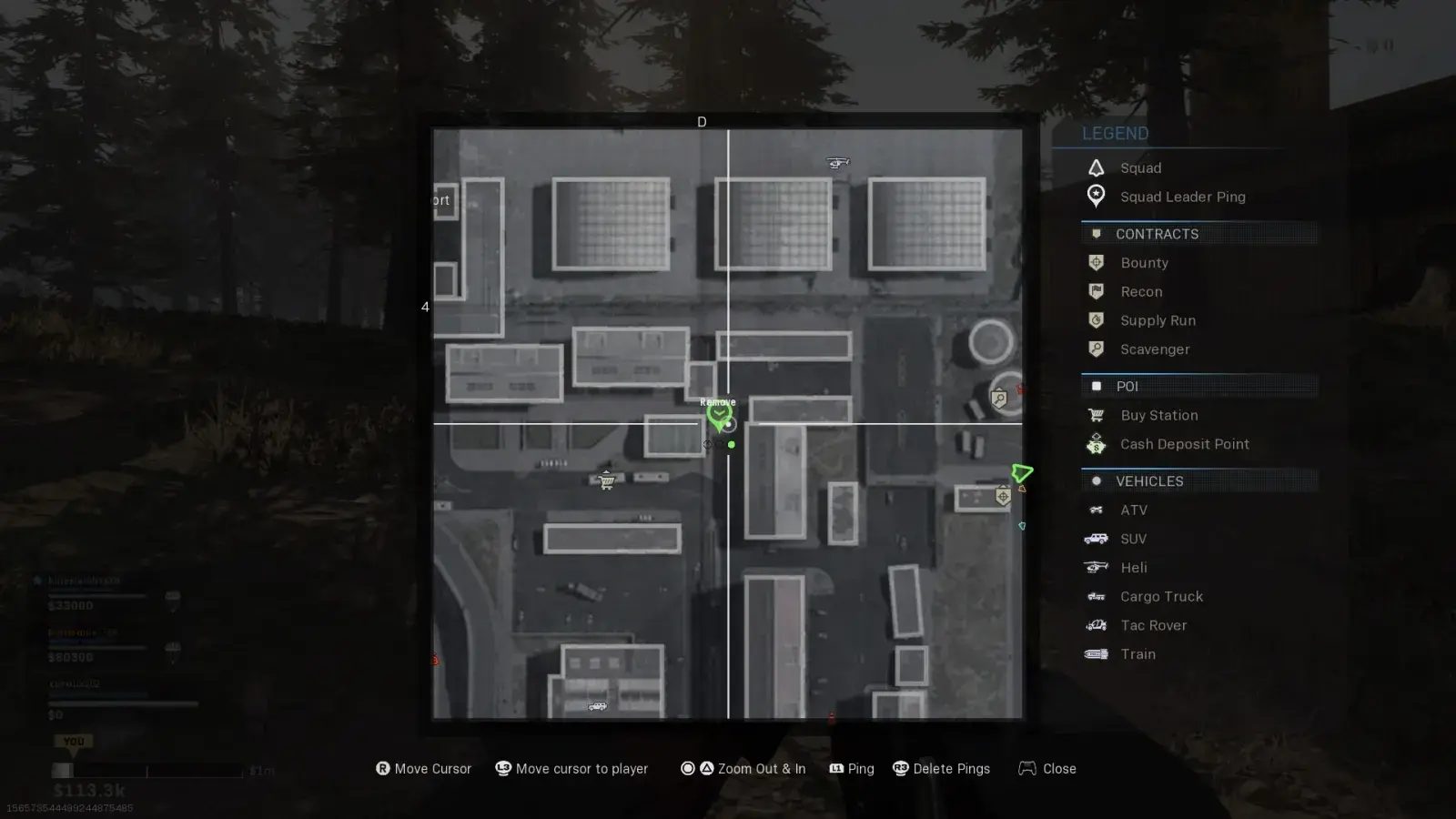Screen dimensions: 1456x819
Task: Click the scavenger contract marker on the map
Action: tap(999, 398)
